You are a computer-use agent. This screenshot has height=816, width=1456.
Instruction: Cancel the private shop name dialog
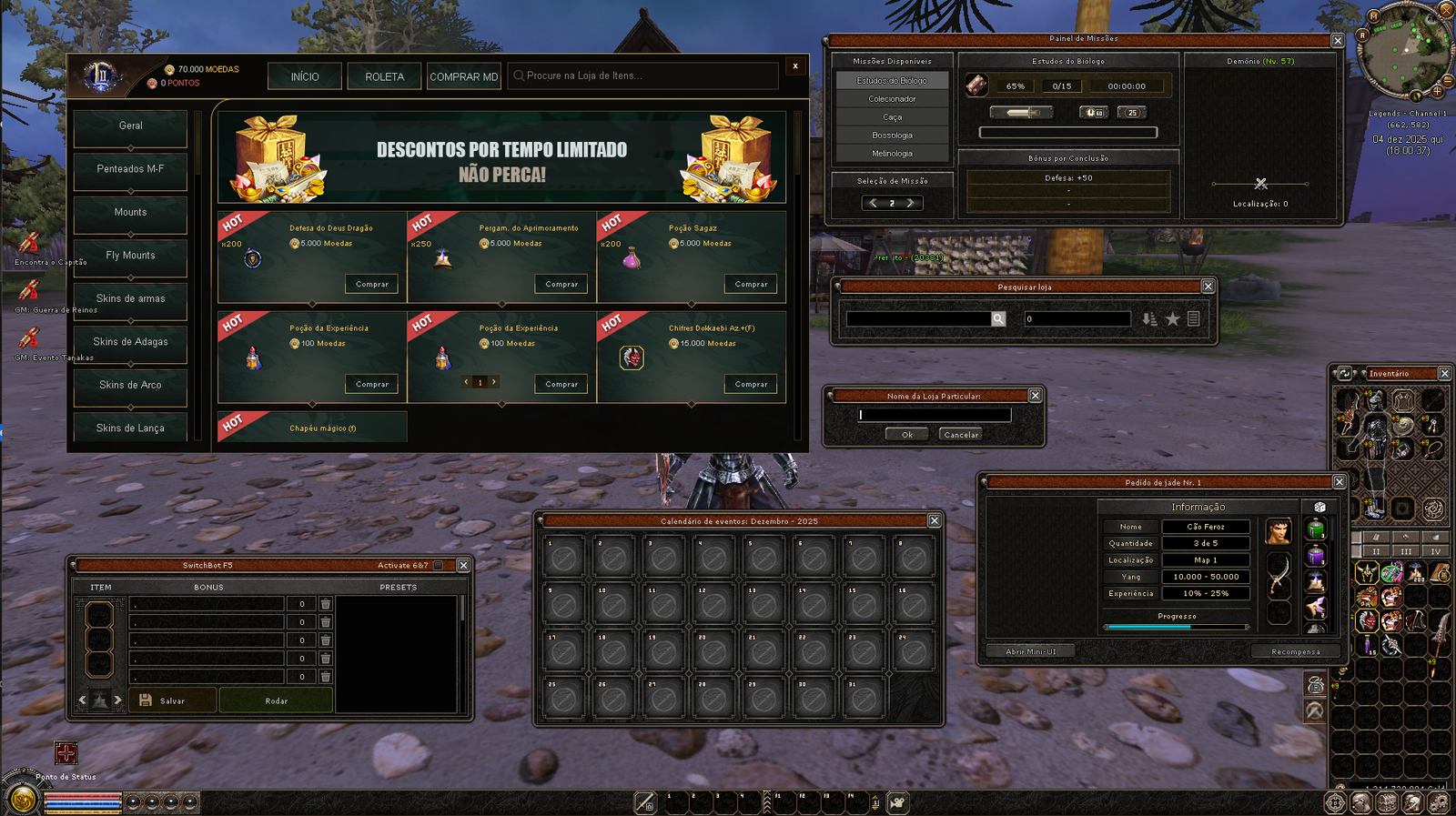click(x=961, y=435)
